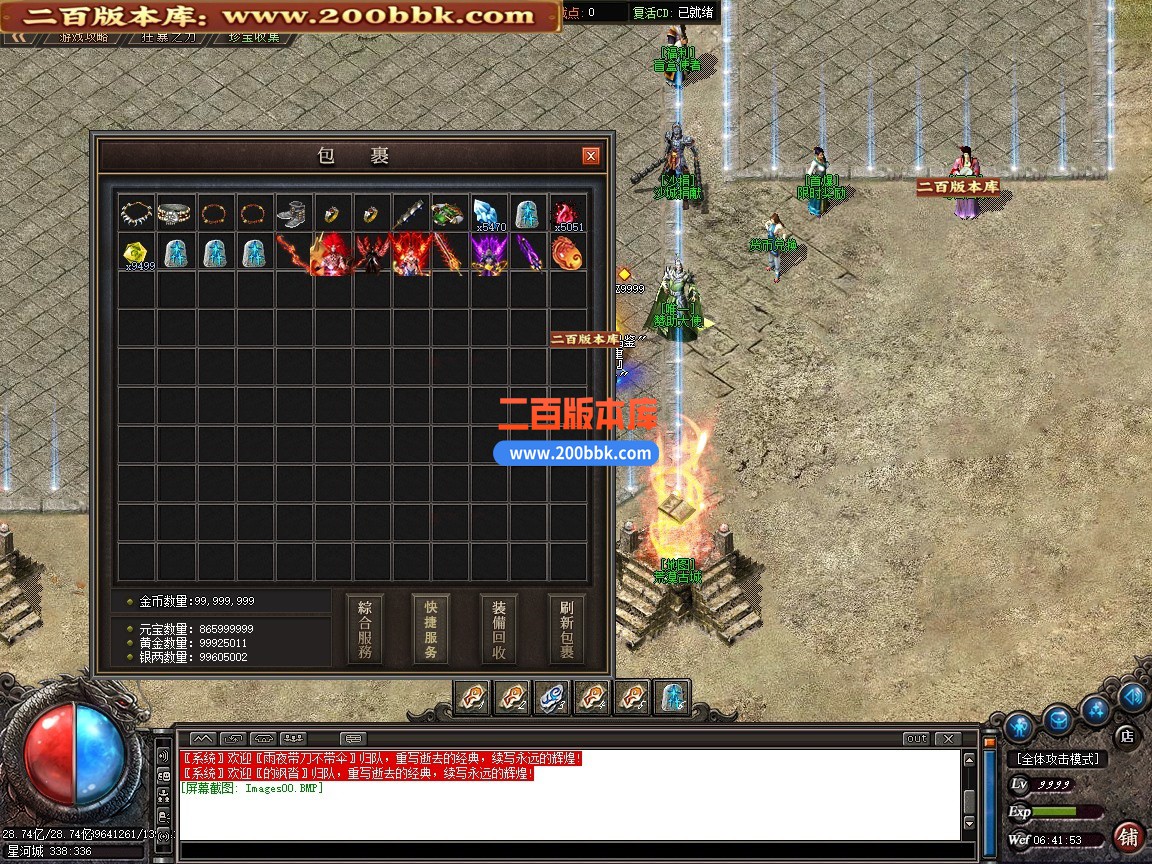Select the green jade belt item
The width and height of the screenshot is (1152, 864).
click(449, 213)
